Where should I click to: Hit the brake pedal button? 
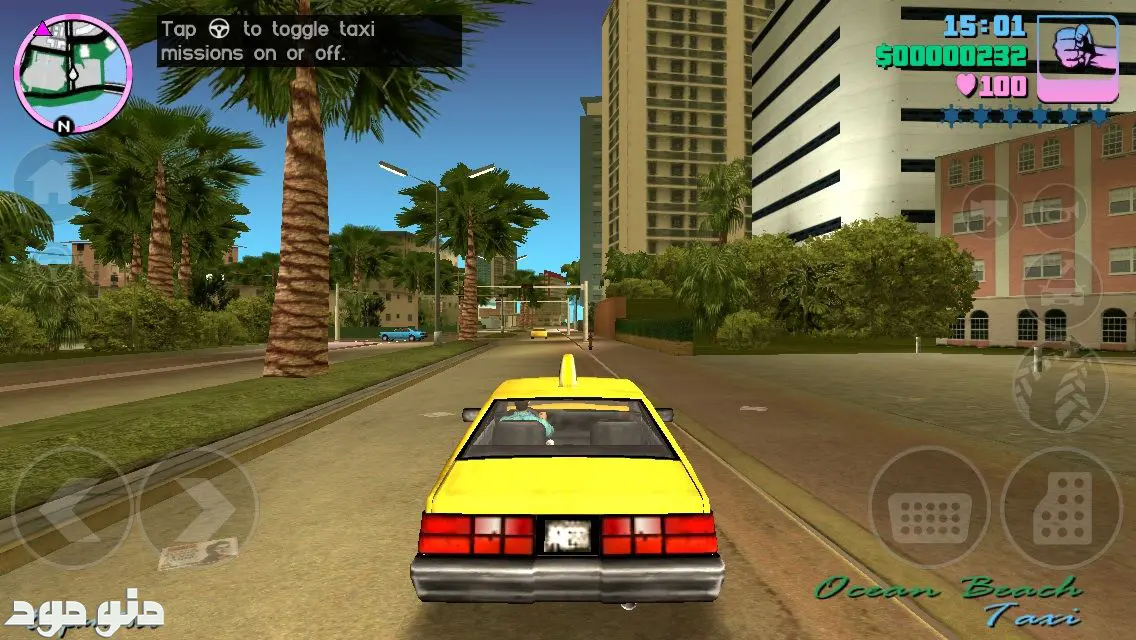tap(928, 508)
